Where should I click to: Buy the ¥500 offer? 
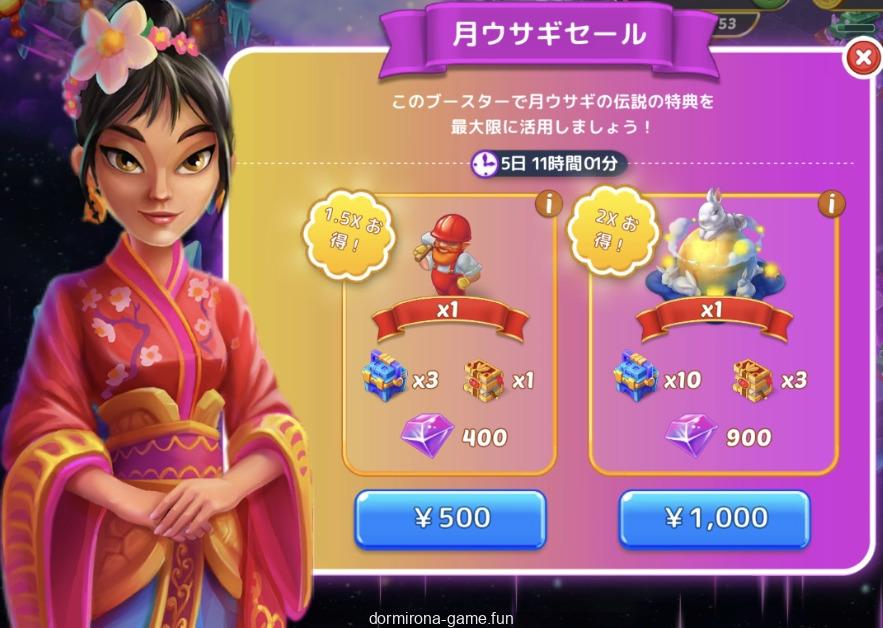click(x=450, y=518)
